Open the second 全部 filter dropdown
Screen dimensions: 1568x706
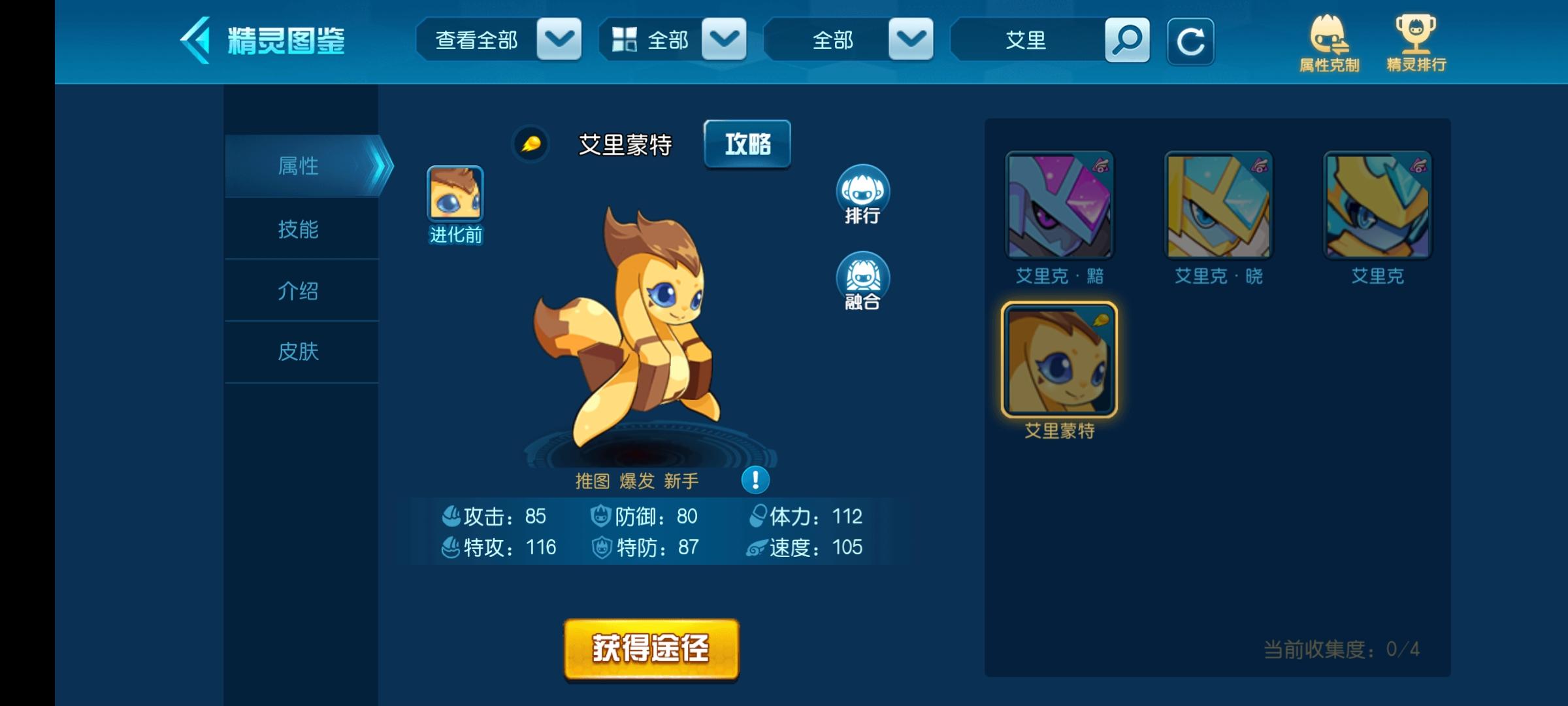pyautogui.click(x=673, y=41)
